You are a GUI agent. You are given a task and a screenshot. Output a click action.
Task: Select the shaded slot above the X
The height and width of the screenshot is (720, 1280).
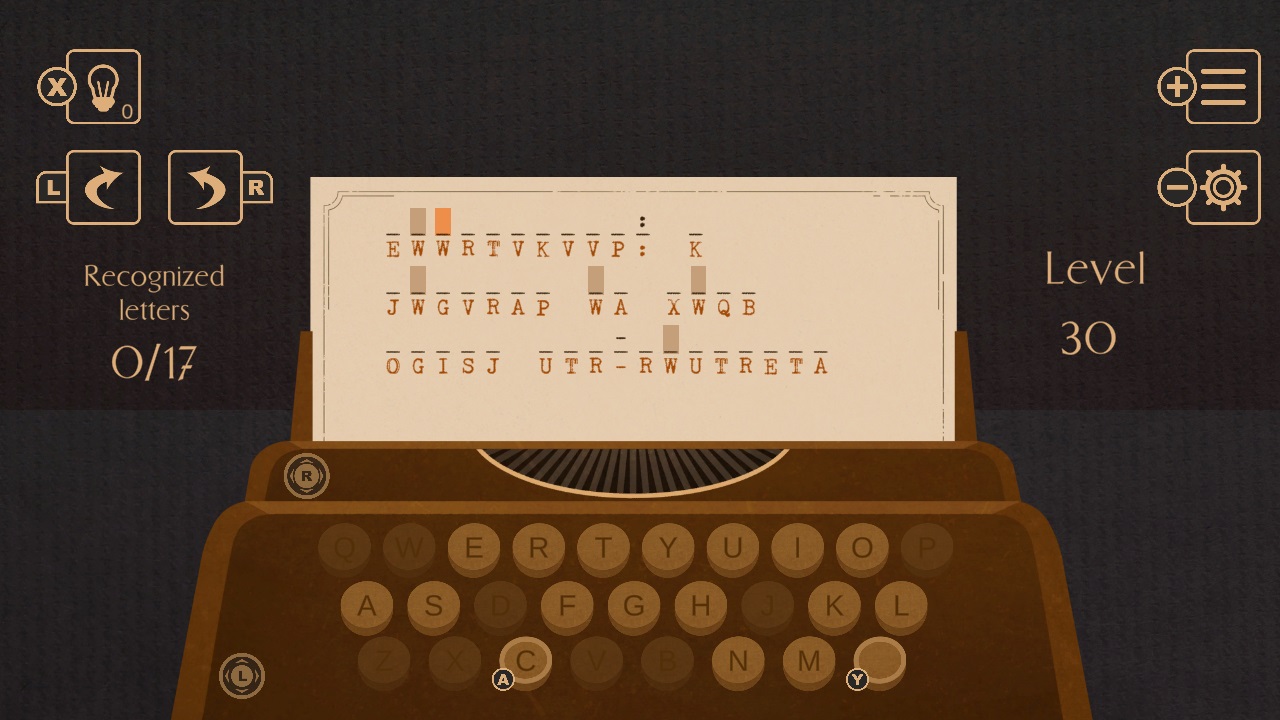pyautogui.click(x=699, y=279)
